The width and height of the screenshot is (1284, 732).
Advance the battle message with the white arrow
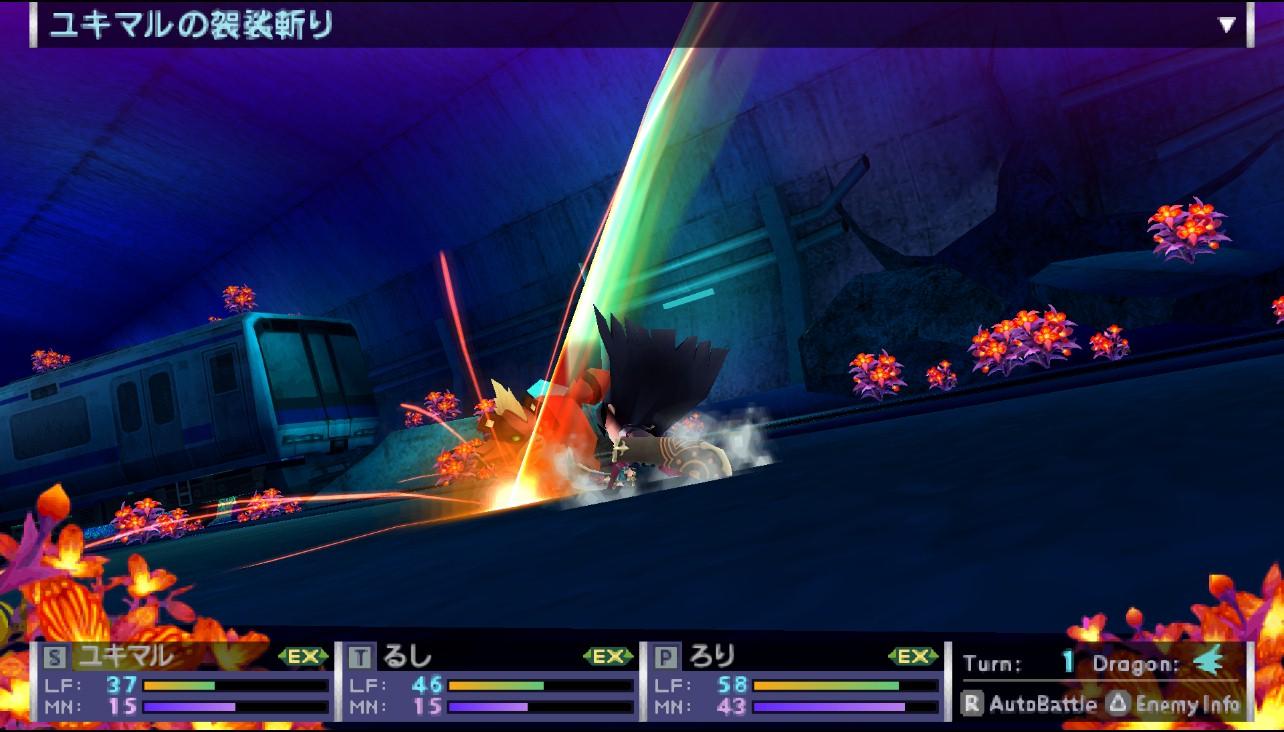1227,25
